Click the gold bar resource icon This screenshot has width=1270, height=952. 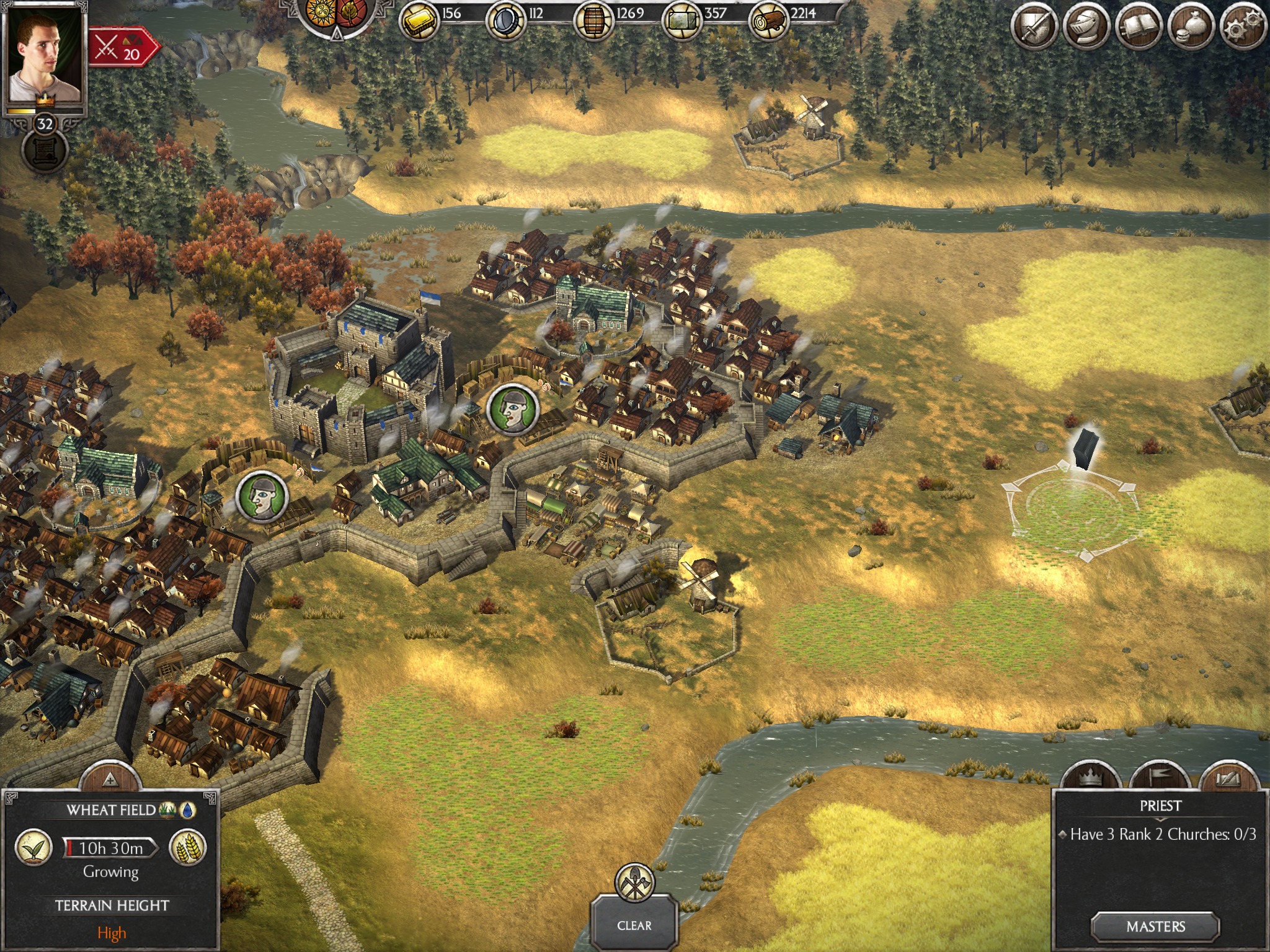point(419,20)
